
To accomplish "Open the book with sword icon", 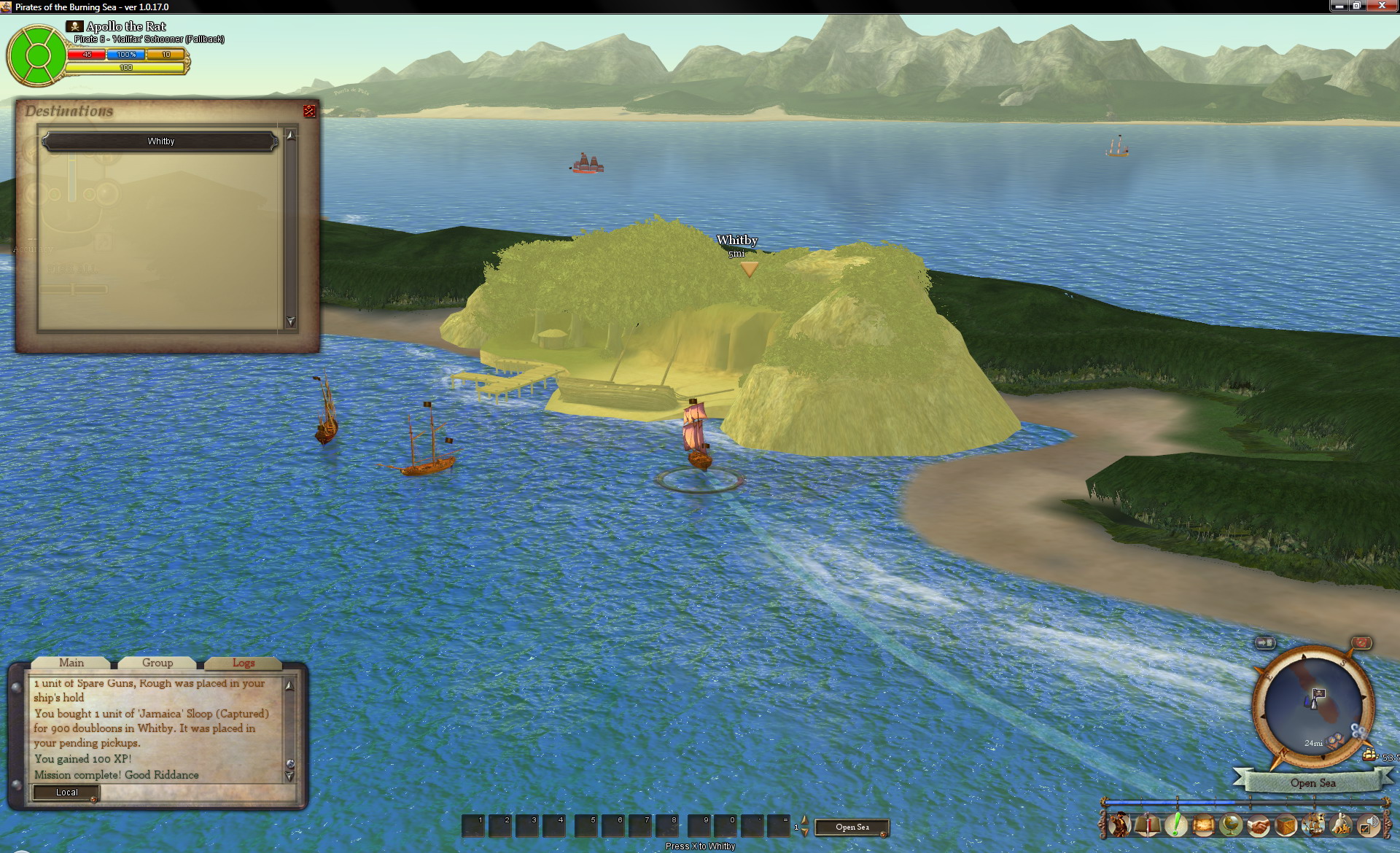I will pyautogui.click(x=1147, y=825).
